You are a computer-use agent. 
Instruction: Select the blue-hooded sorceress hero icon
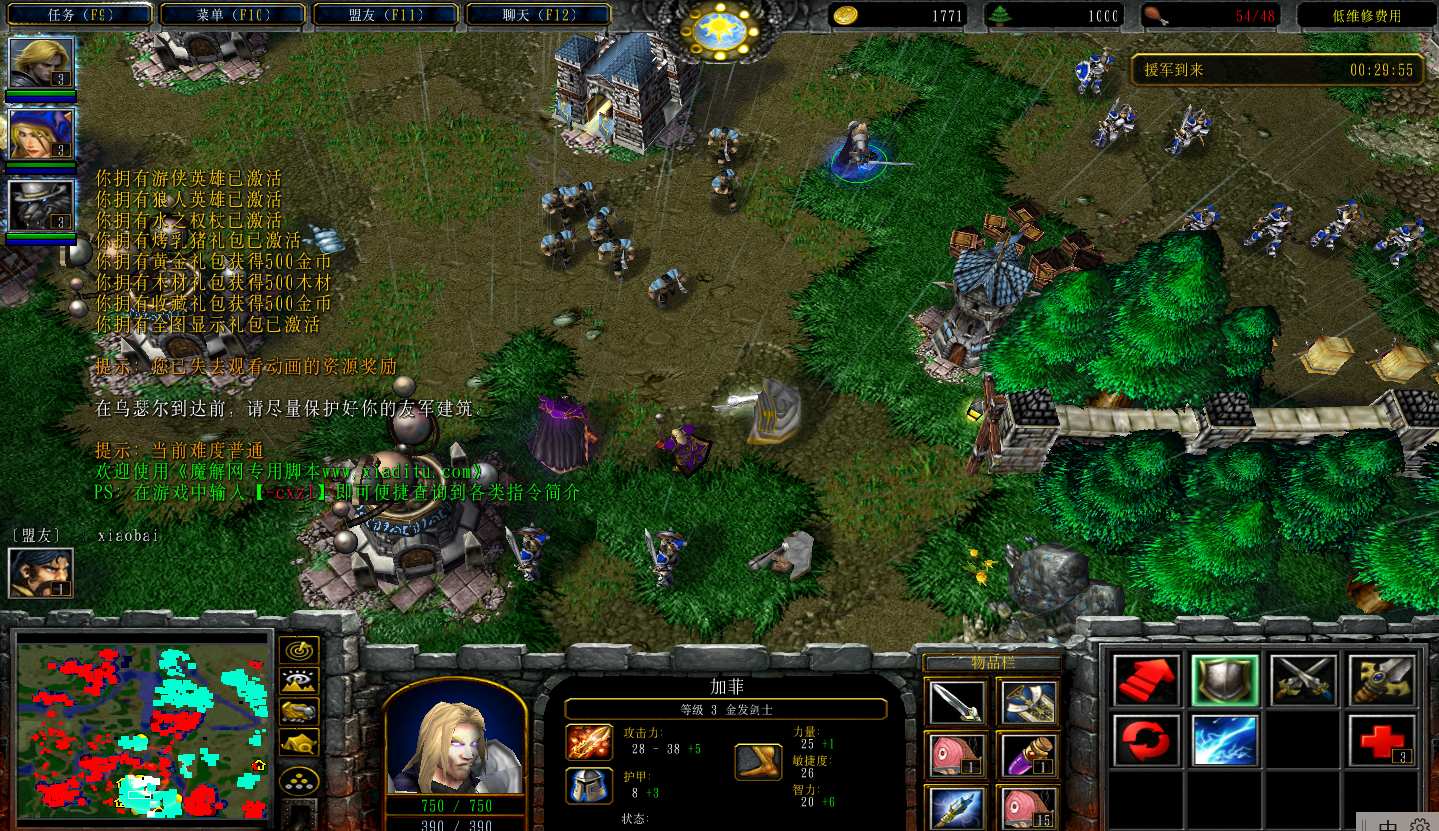(x=41, y=133)
